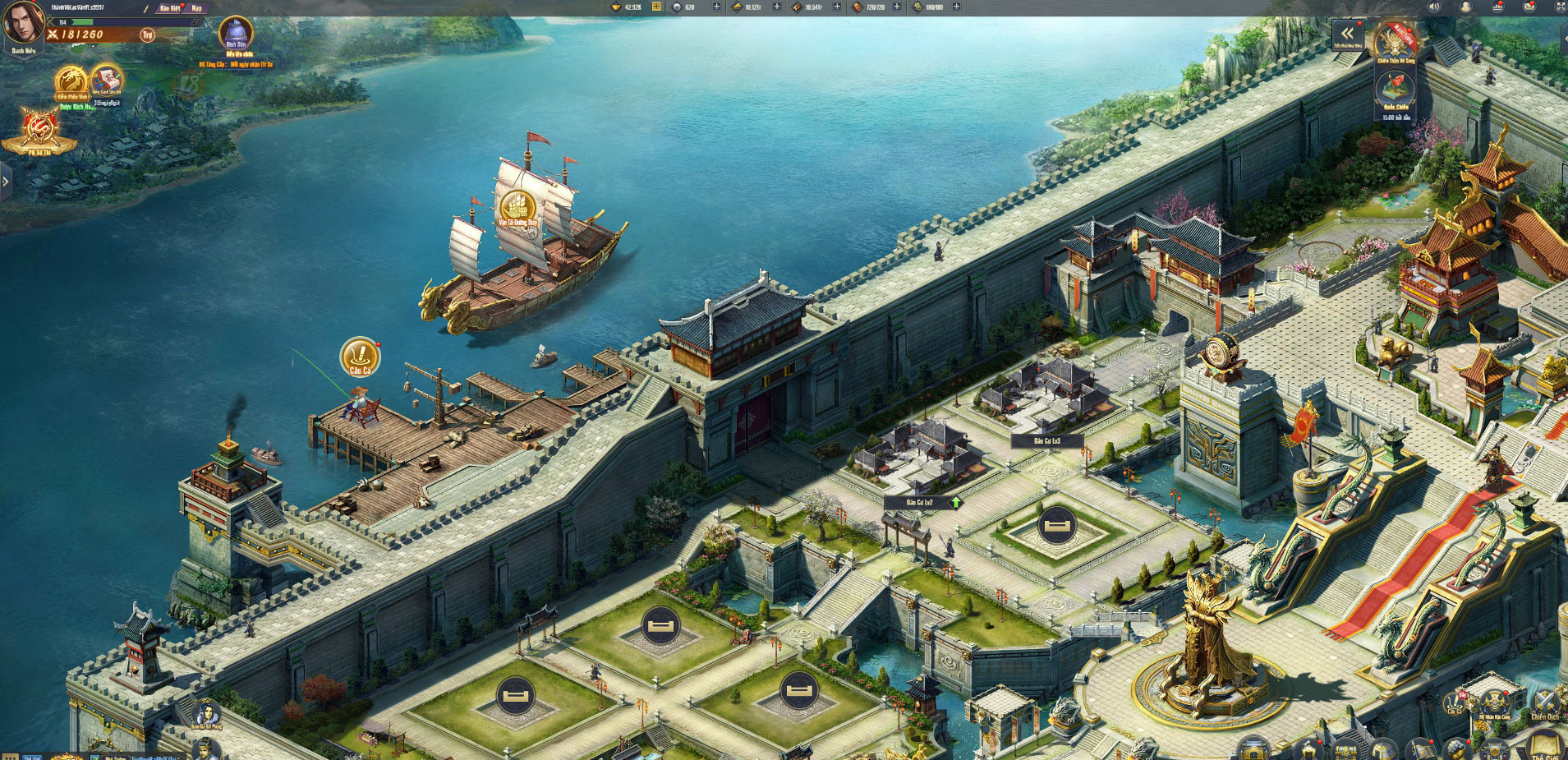
Task: Expand the left side panel arrow
Action: pyautogui.click(x=6, y=181)
